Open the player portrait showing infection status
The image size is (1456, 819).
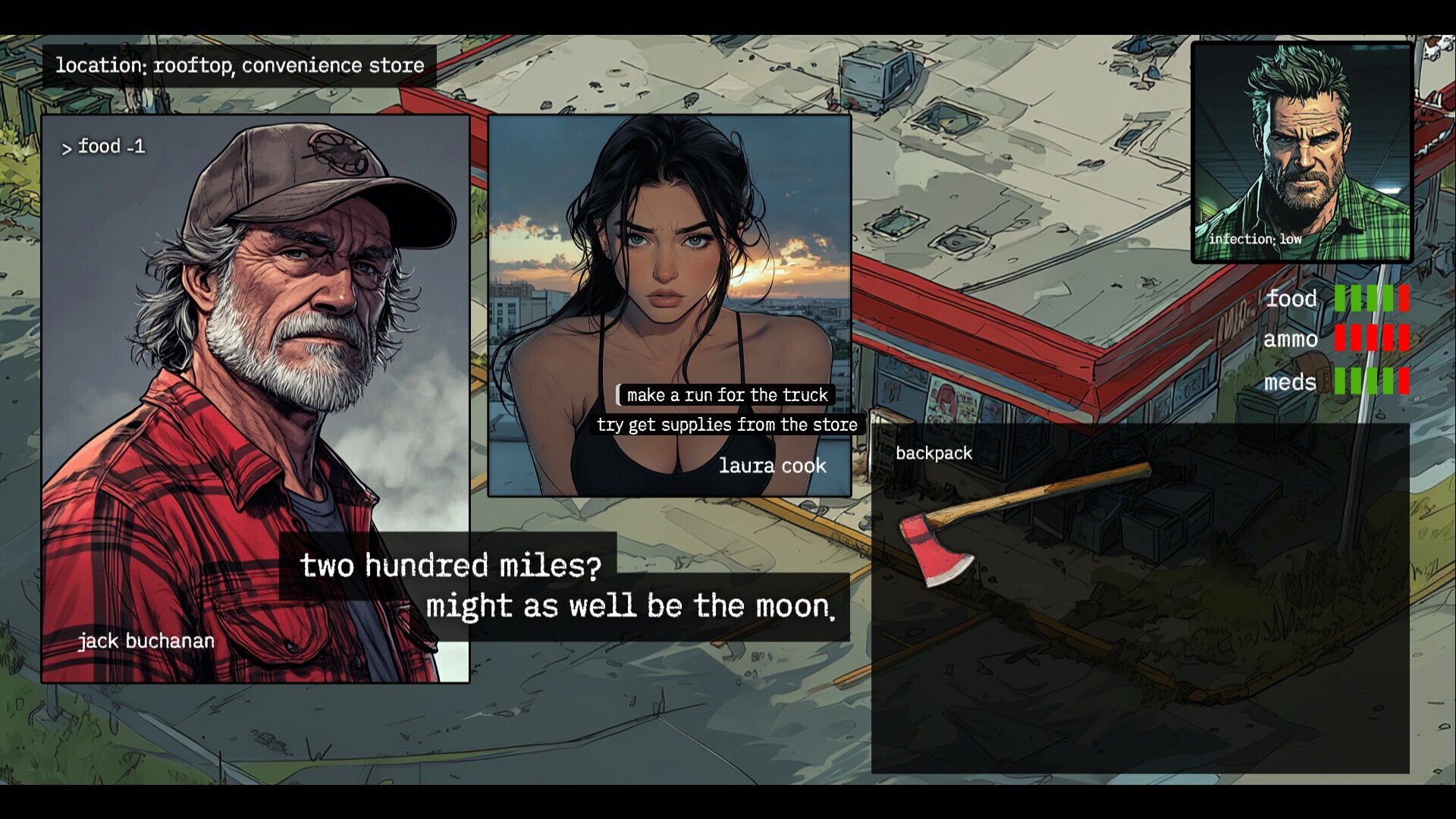click(1301, 152)
